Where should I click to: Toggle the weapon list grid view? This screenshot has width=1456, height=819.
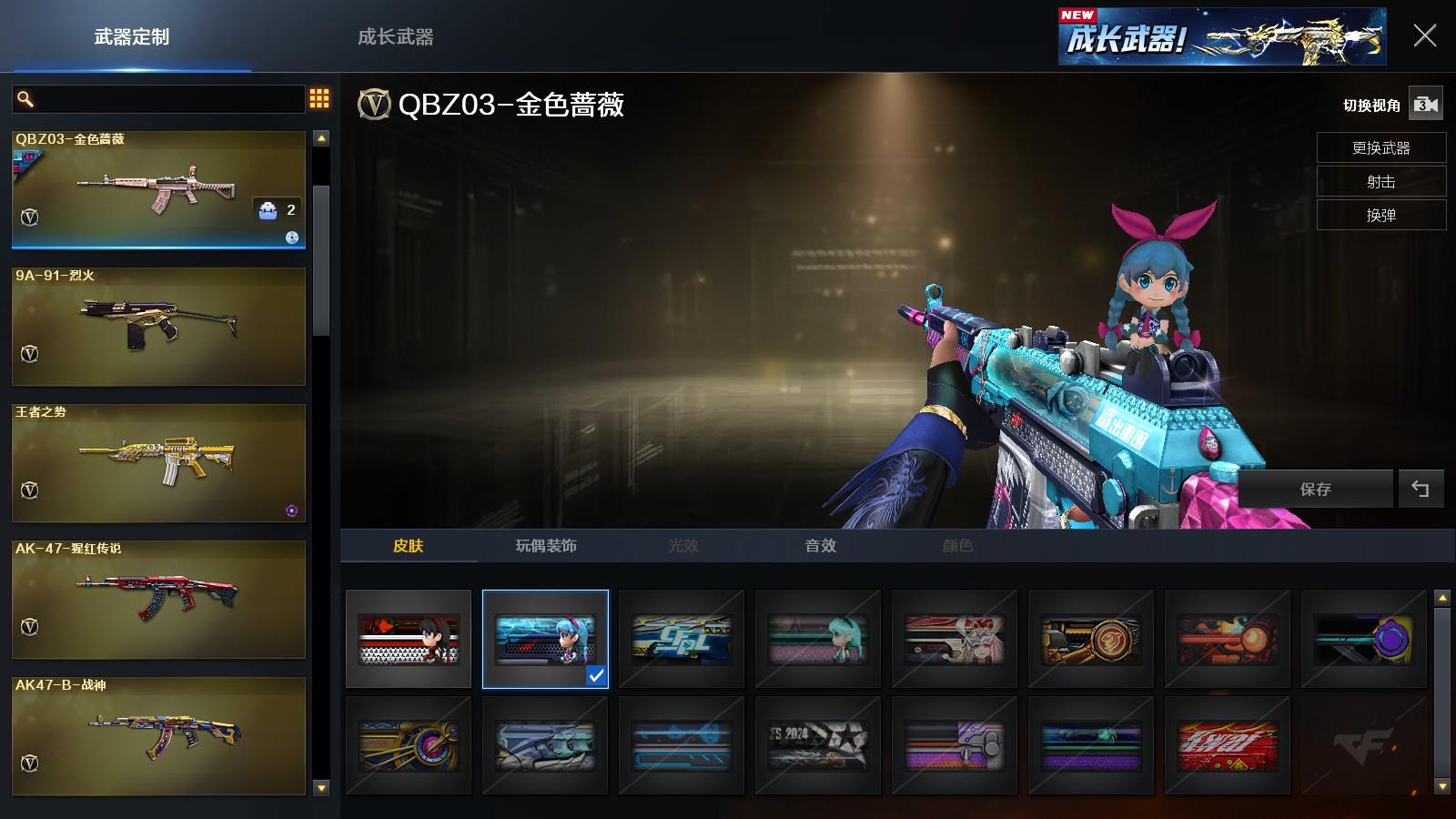point(319,98)
